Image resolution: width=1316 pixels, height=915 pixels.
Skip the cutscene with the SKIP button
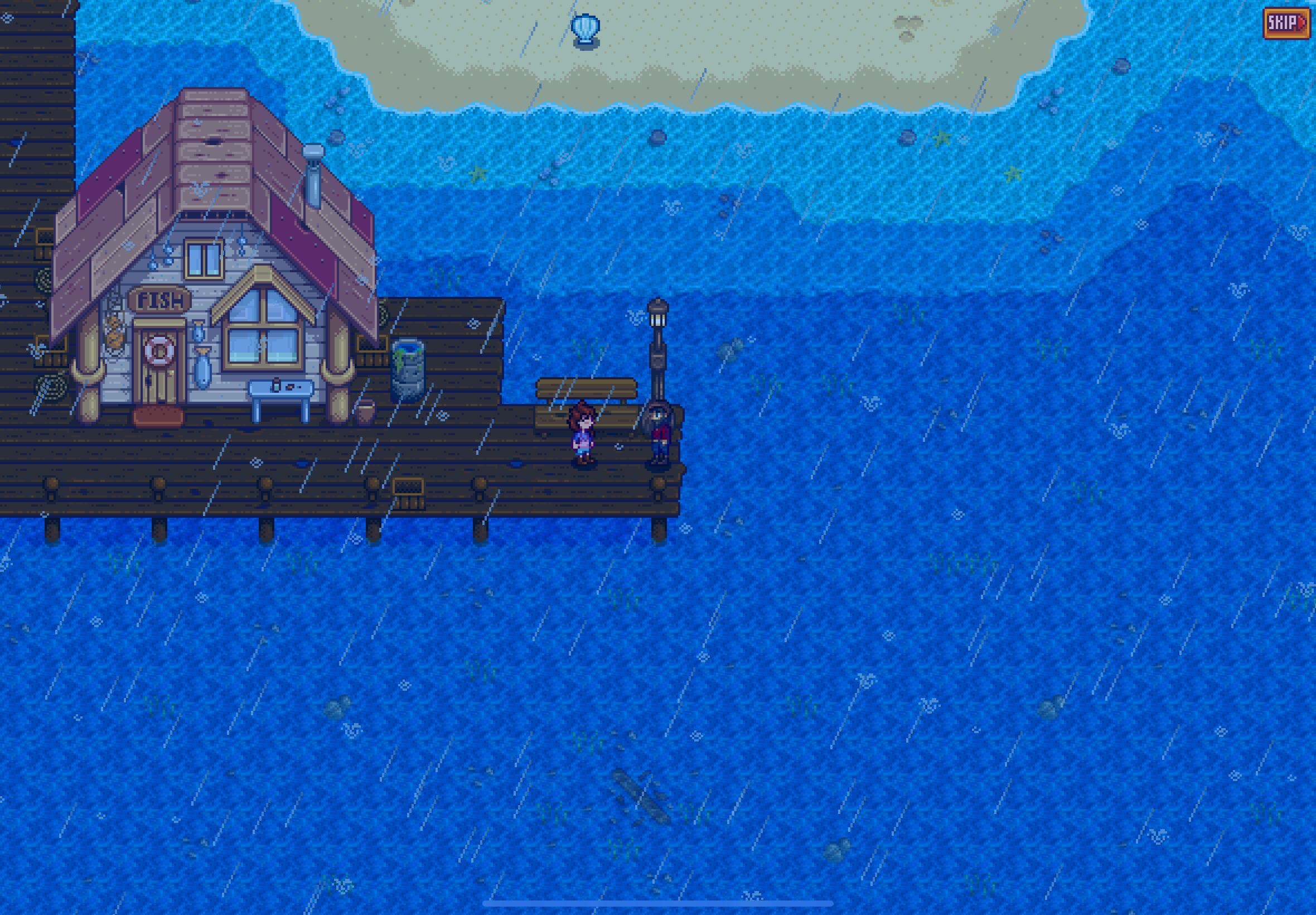pyautogui.click(x=1286, y=23)
